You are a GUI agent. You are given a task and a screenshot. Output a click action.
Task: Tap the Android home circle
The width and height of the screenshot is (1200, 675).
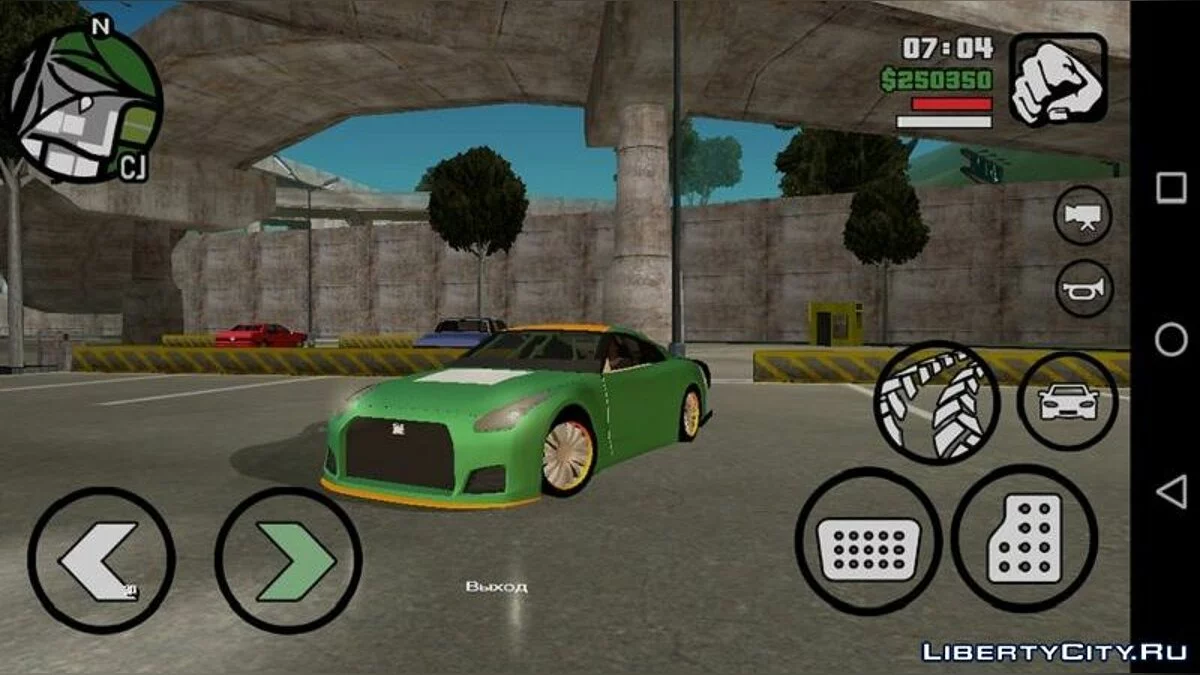pyautogui.click(x=1170, y=340)
